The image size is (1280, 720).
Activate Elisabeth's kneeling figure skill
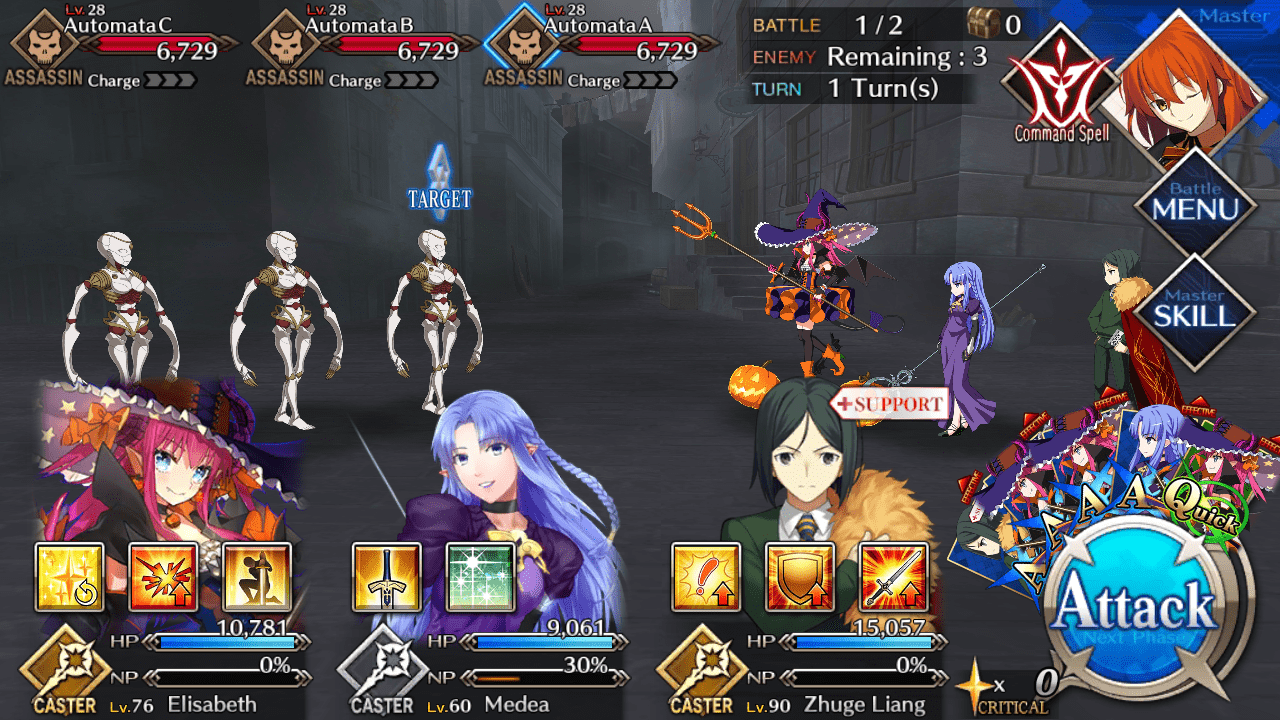coord(257,577)
